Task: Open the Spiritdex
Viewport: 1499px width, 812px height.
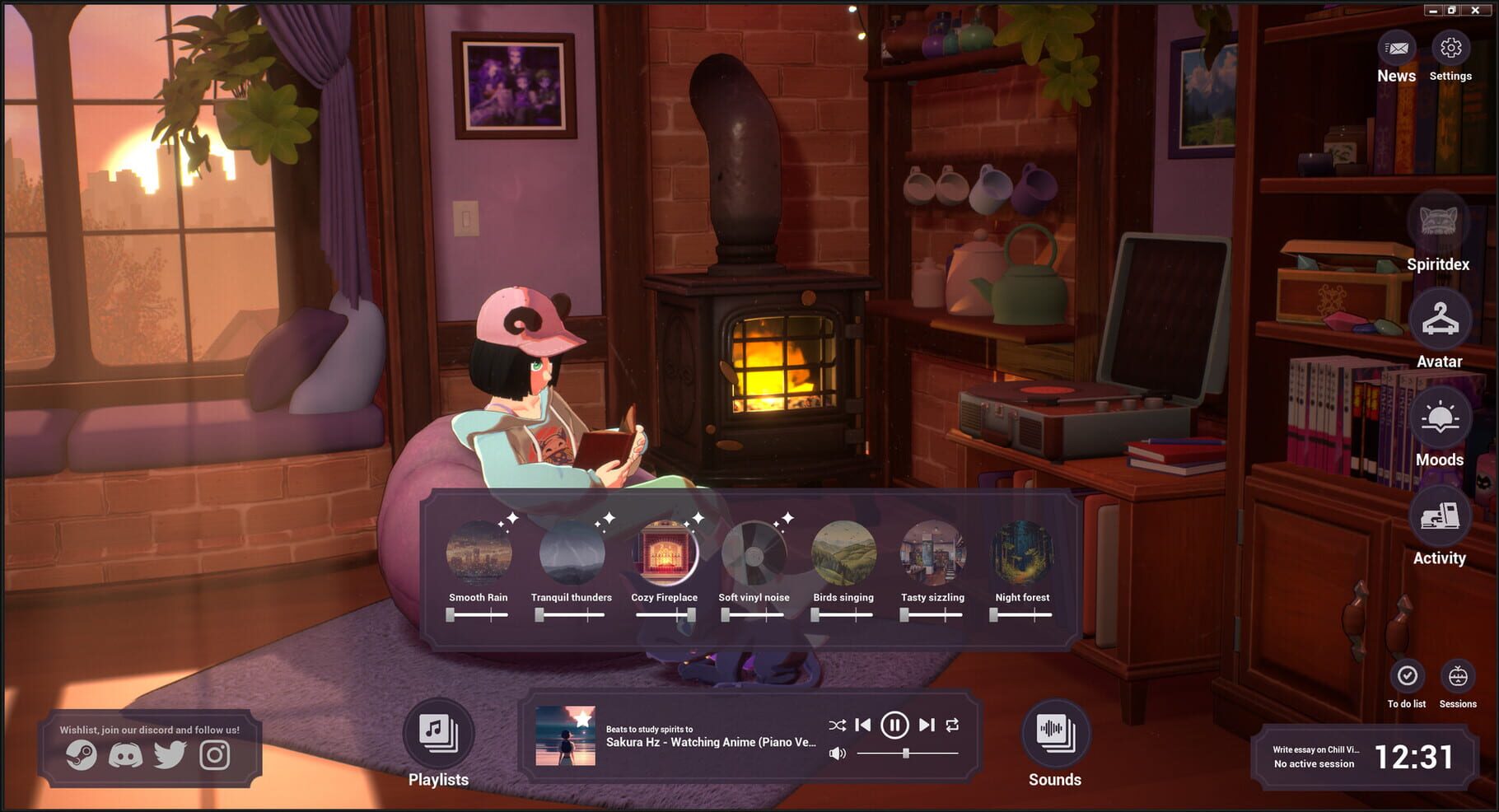Action: (x=1439, y=222)
